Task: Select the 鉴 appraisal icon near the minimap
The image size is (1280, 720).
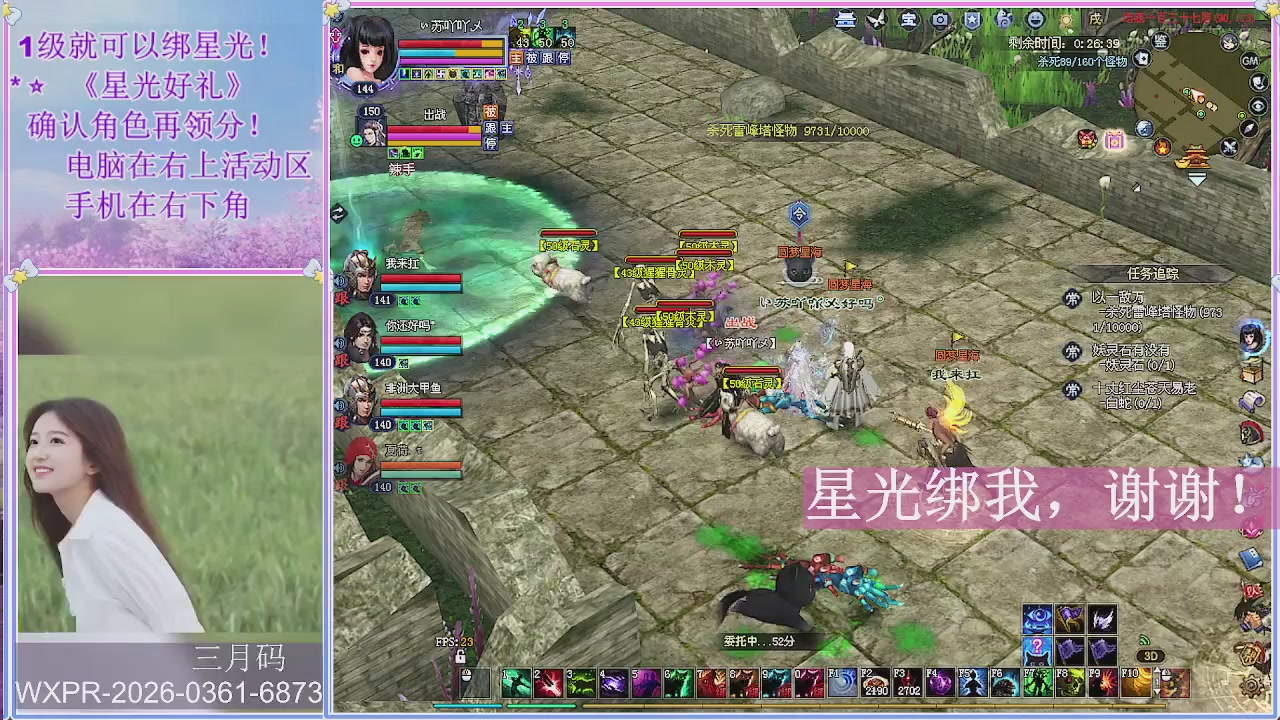Action: [1160, 42]
